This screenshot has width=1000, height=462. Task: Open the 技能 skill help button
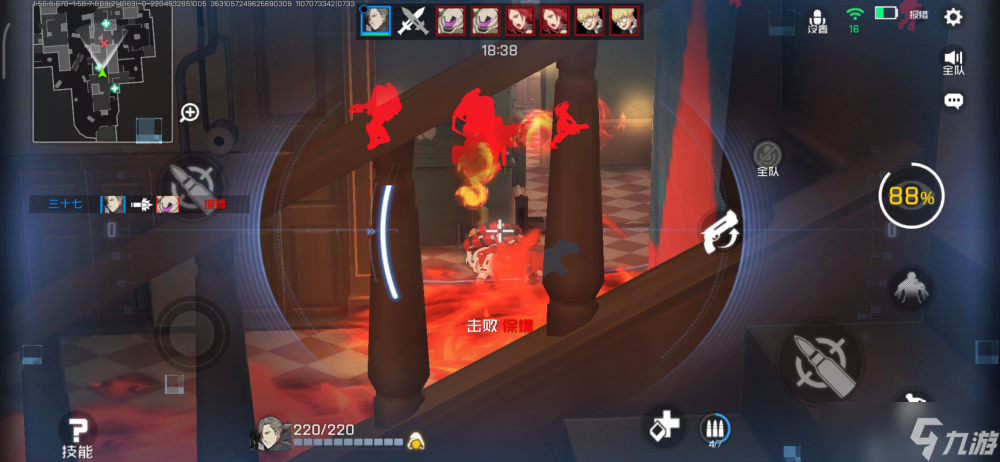tap(77, 433)
